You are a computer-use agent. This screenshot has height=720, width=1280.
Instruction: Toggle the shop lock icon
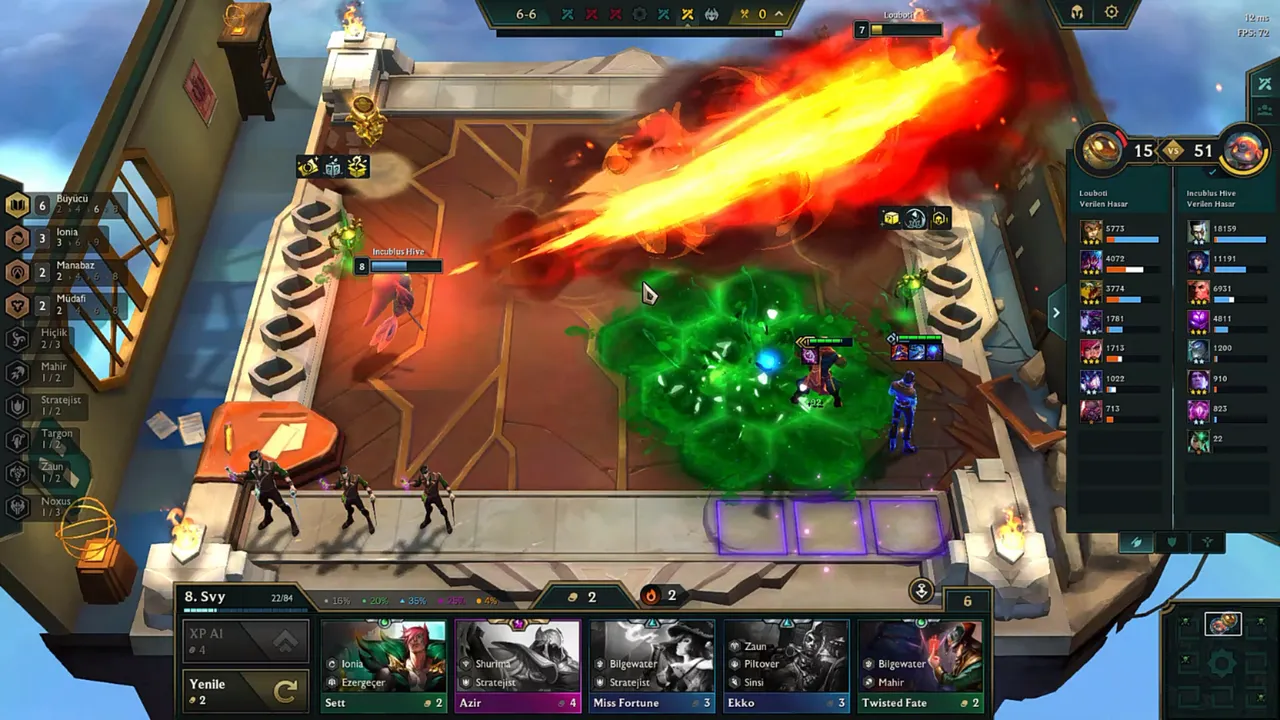click(x=921, y=591)
